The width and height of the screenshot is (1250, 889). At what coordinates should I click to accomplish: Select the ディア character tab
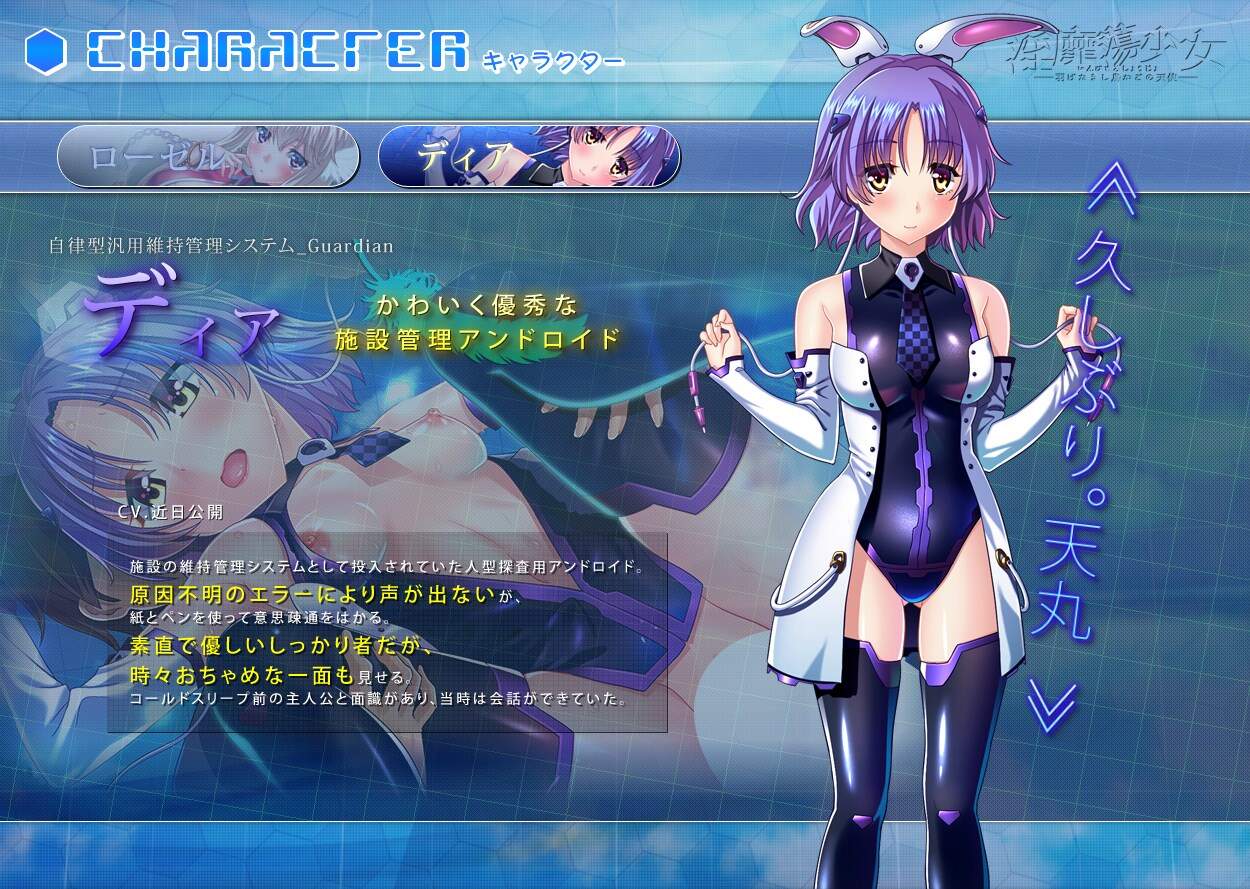click(529, 157)
